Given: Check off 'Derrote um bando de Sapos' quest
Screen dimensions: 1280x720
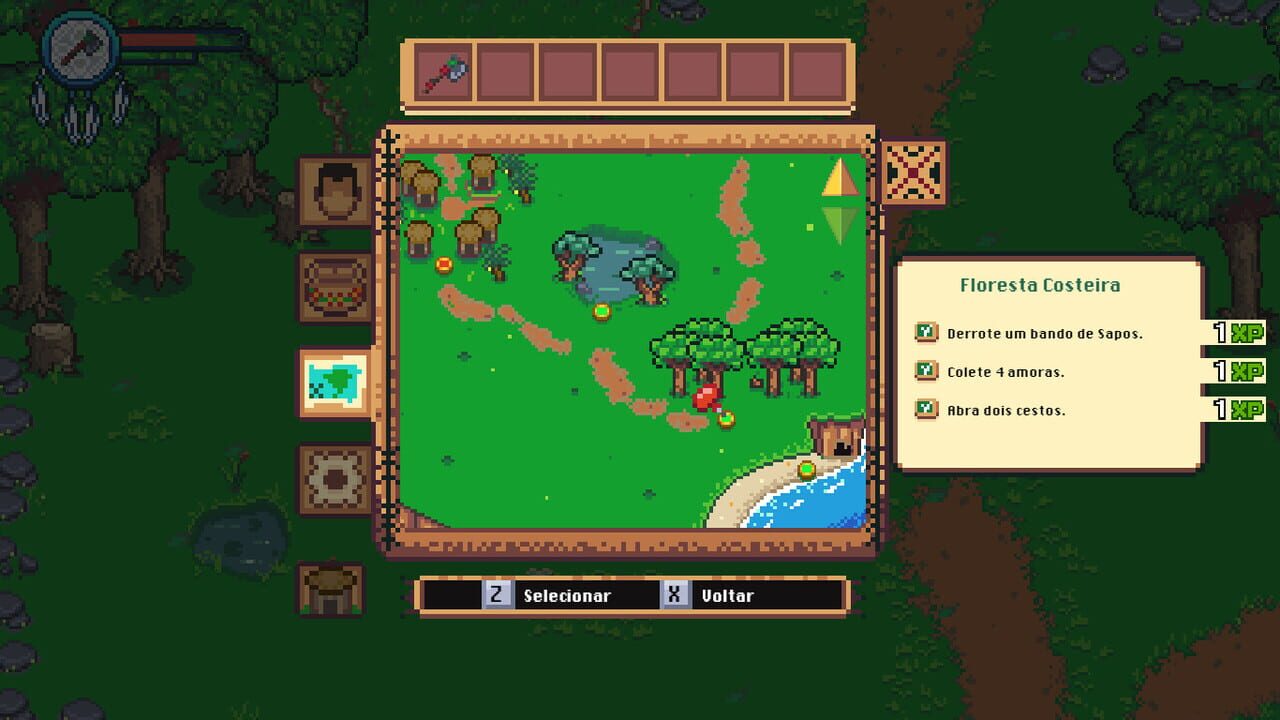Looking at the screenshot, I should pos(926,331).
